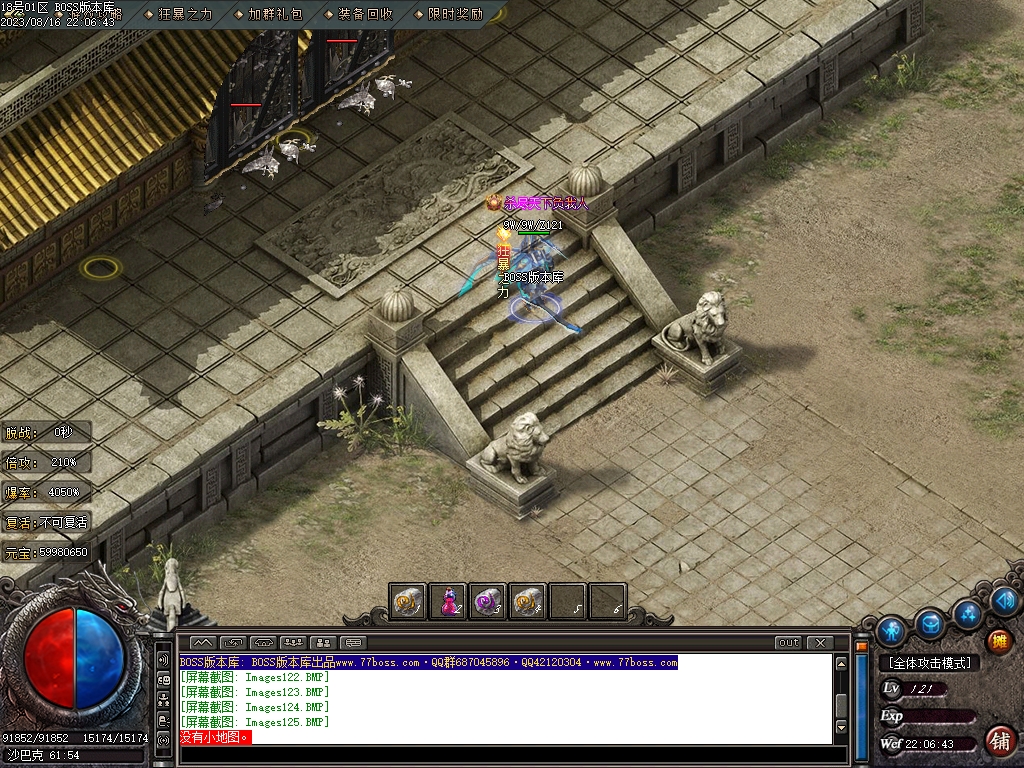Open the skills panel with sparkle icon
The image size is (1024, 768).
(967, 613)
